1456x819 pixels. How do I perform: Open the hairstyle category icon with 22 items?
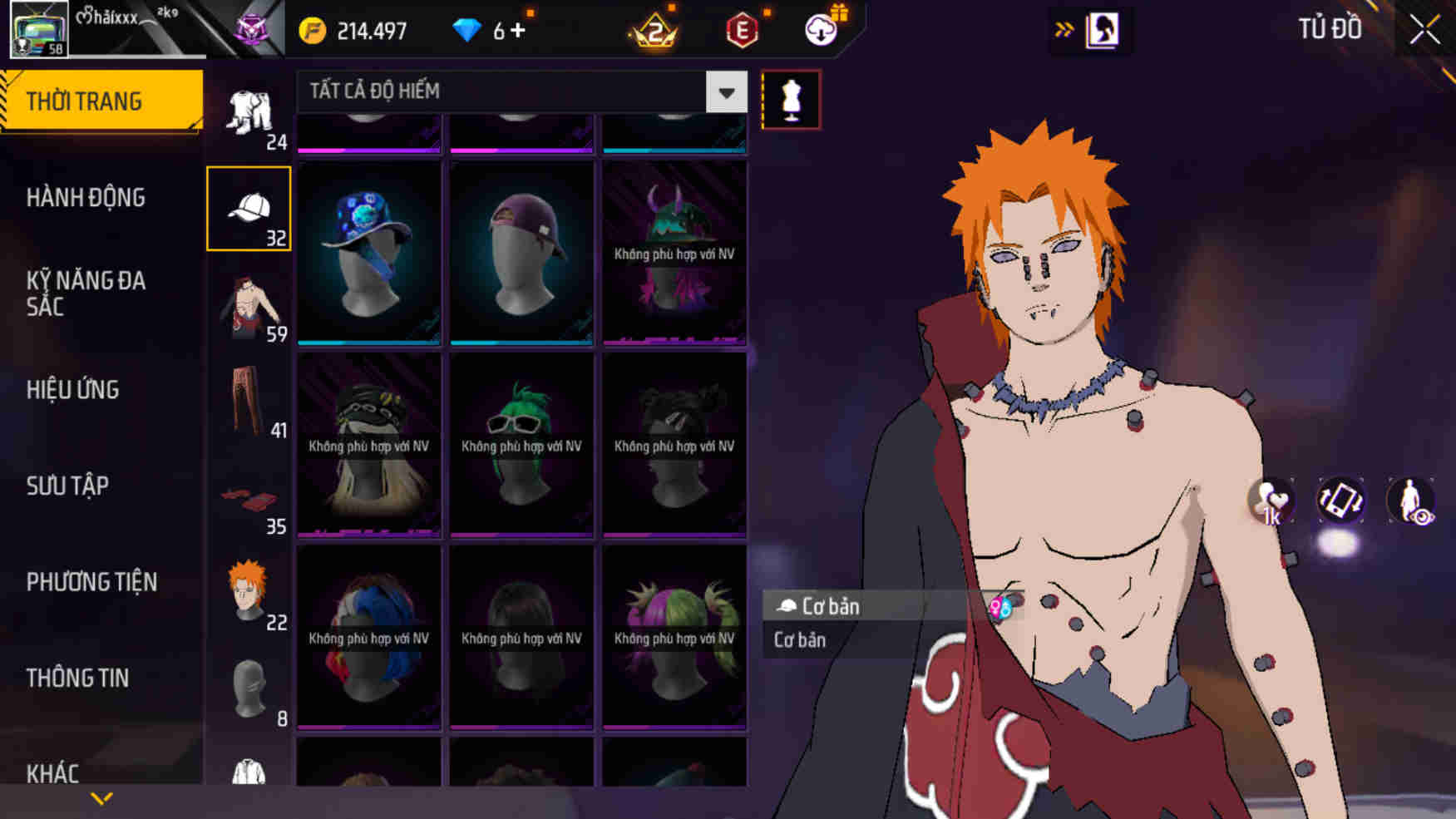click(247, 590)
